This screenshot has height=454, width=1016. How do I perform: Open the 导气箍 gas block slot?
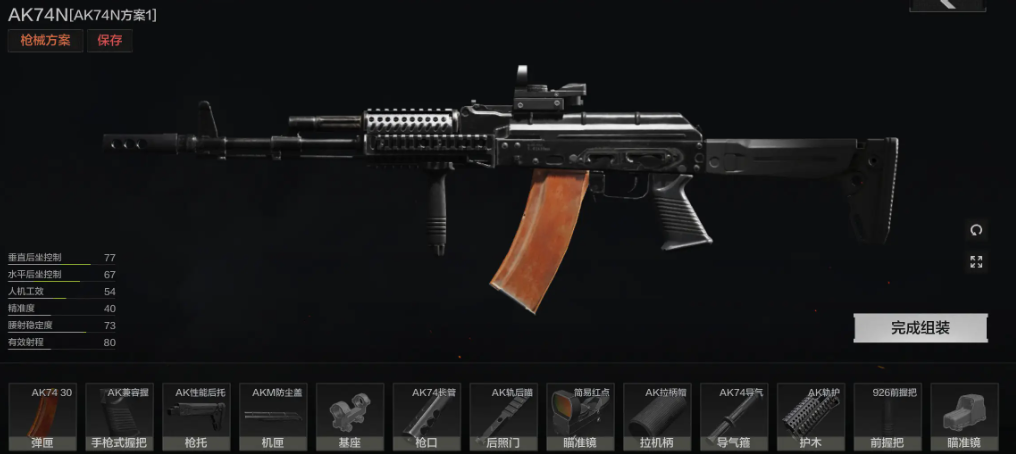click(x=735, y=417)
